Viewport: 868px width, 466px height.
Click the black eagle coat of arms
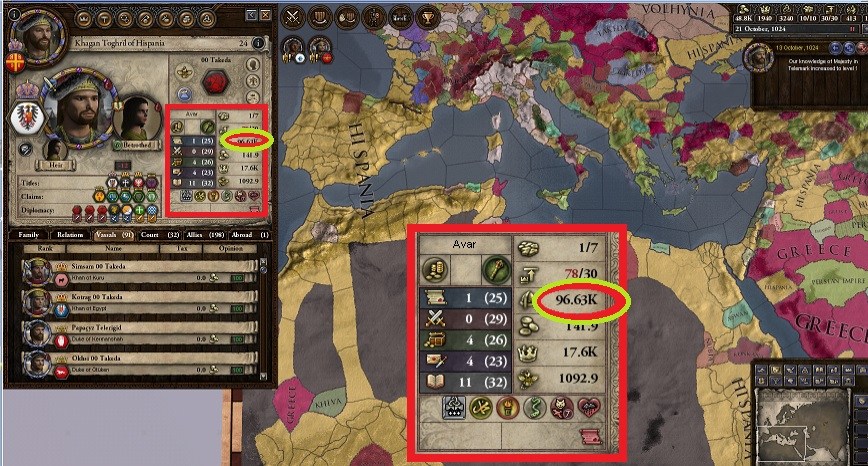click(26, 116)
